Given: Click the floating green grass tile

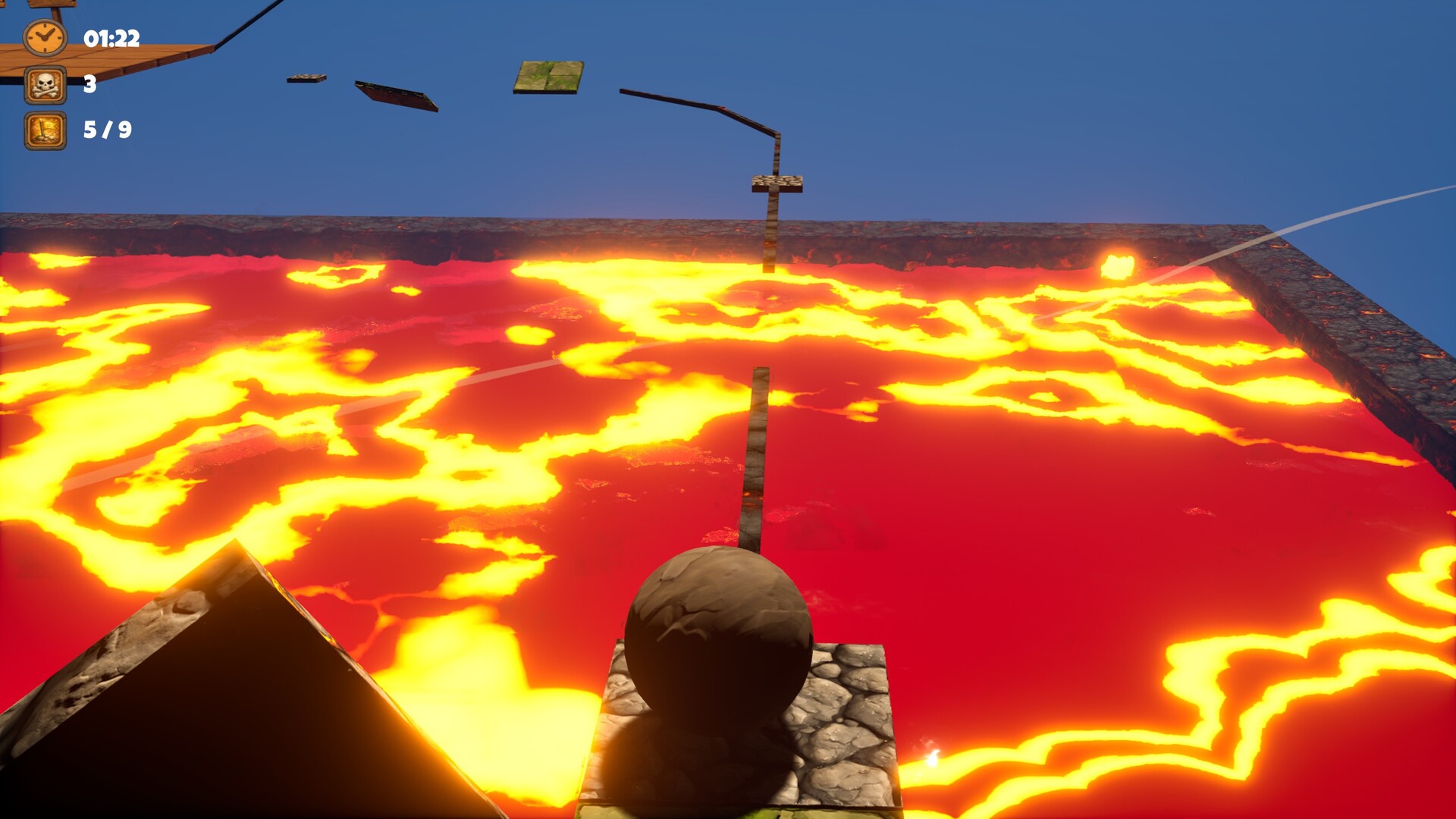Looking at the screenshot, I should click(548, 76).
